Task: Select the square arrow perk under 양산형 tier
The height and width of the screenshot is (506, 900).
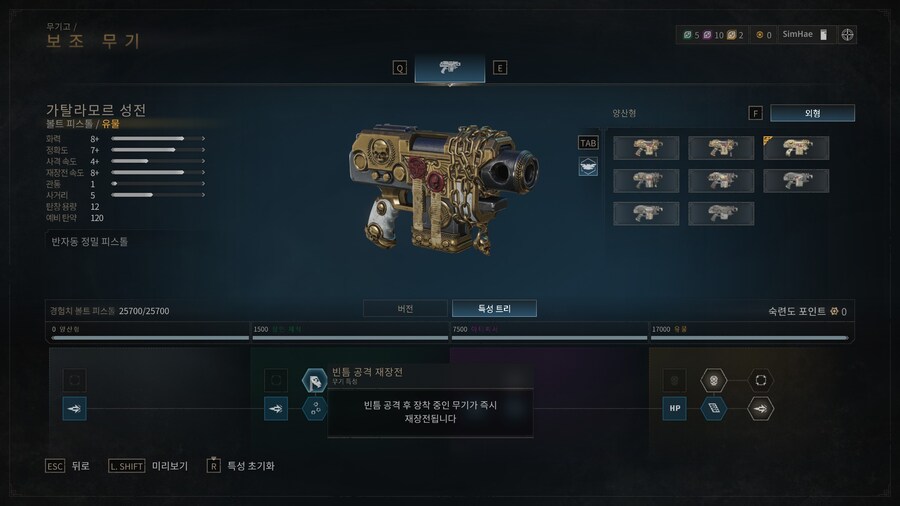Action: [75, 408]
